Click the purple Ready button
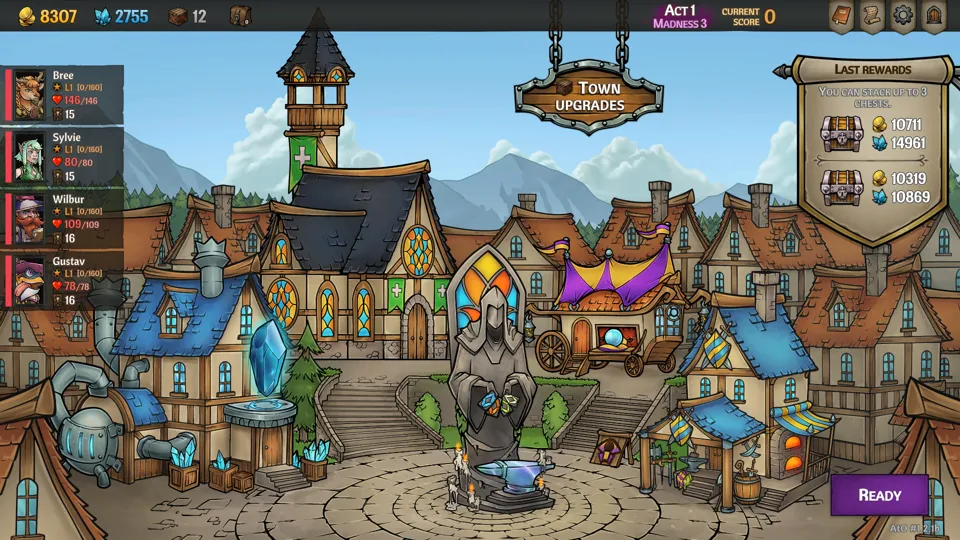This screenshot has height=540, width=960. pyautogui.click(x=879, y=495)
